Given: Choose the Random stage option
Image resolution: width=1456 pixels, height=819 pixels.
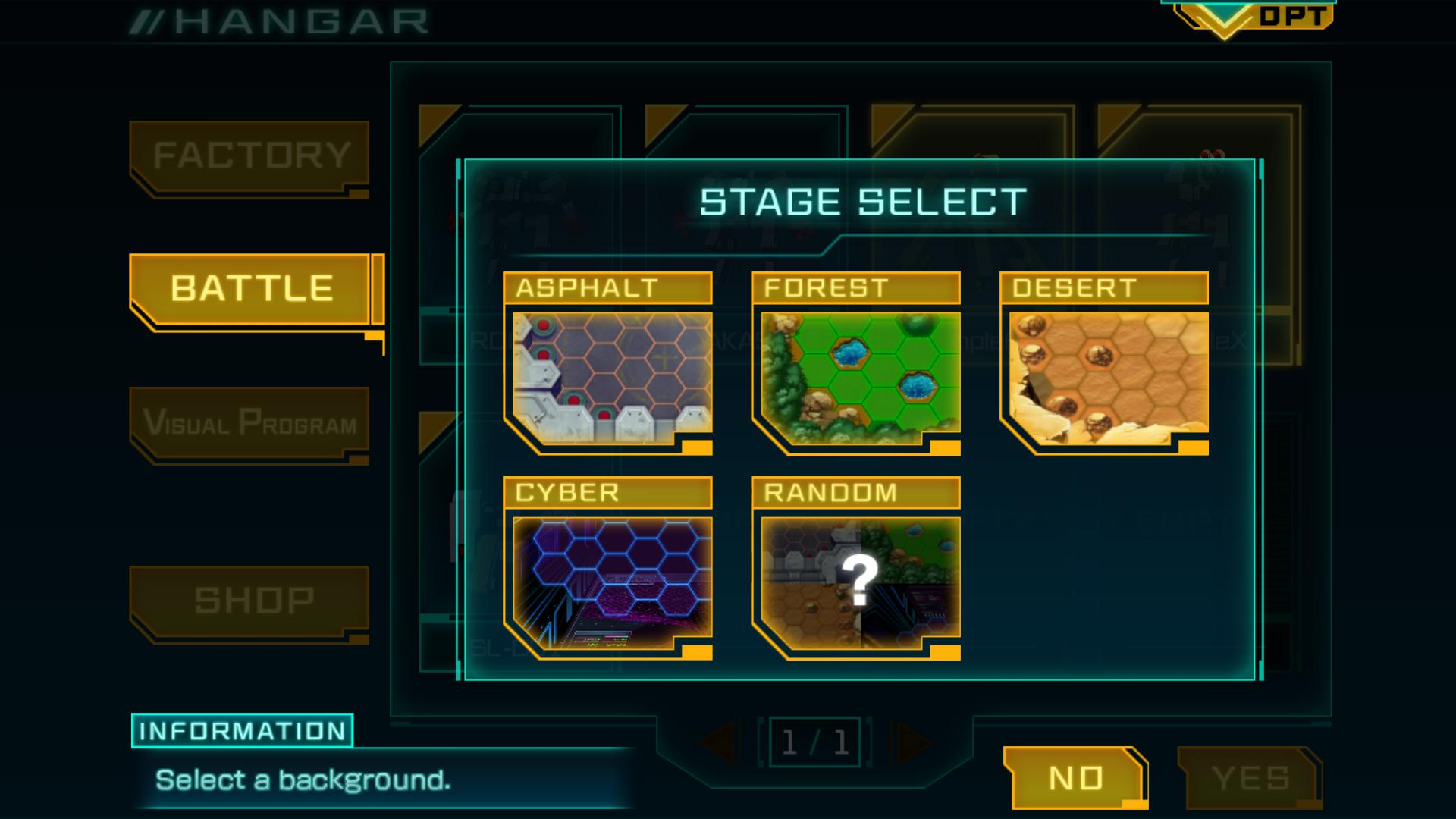Looking at the screenshot, I should [856, 569].
